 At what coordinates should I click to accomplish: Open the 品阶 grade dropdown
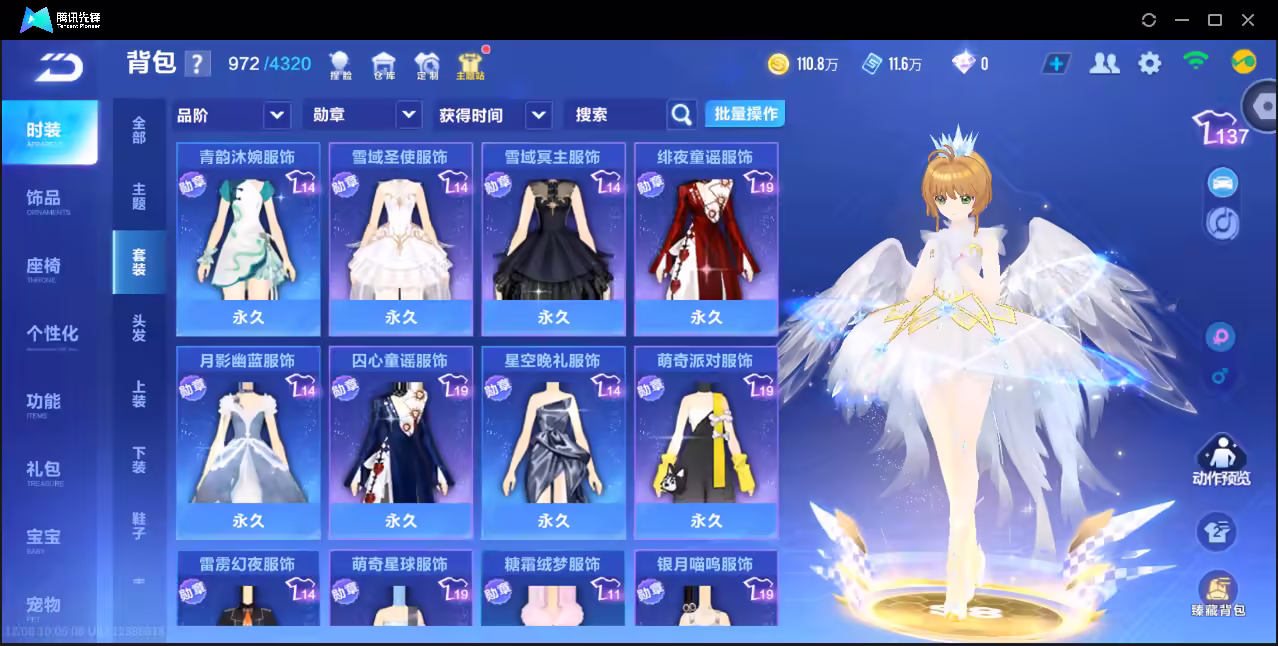pyautogui.click(x=232, y=115)
